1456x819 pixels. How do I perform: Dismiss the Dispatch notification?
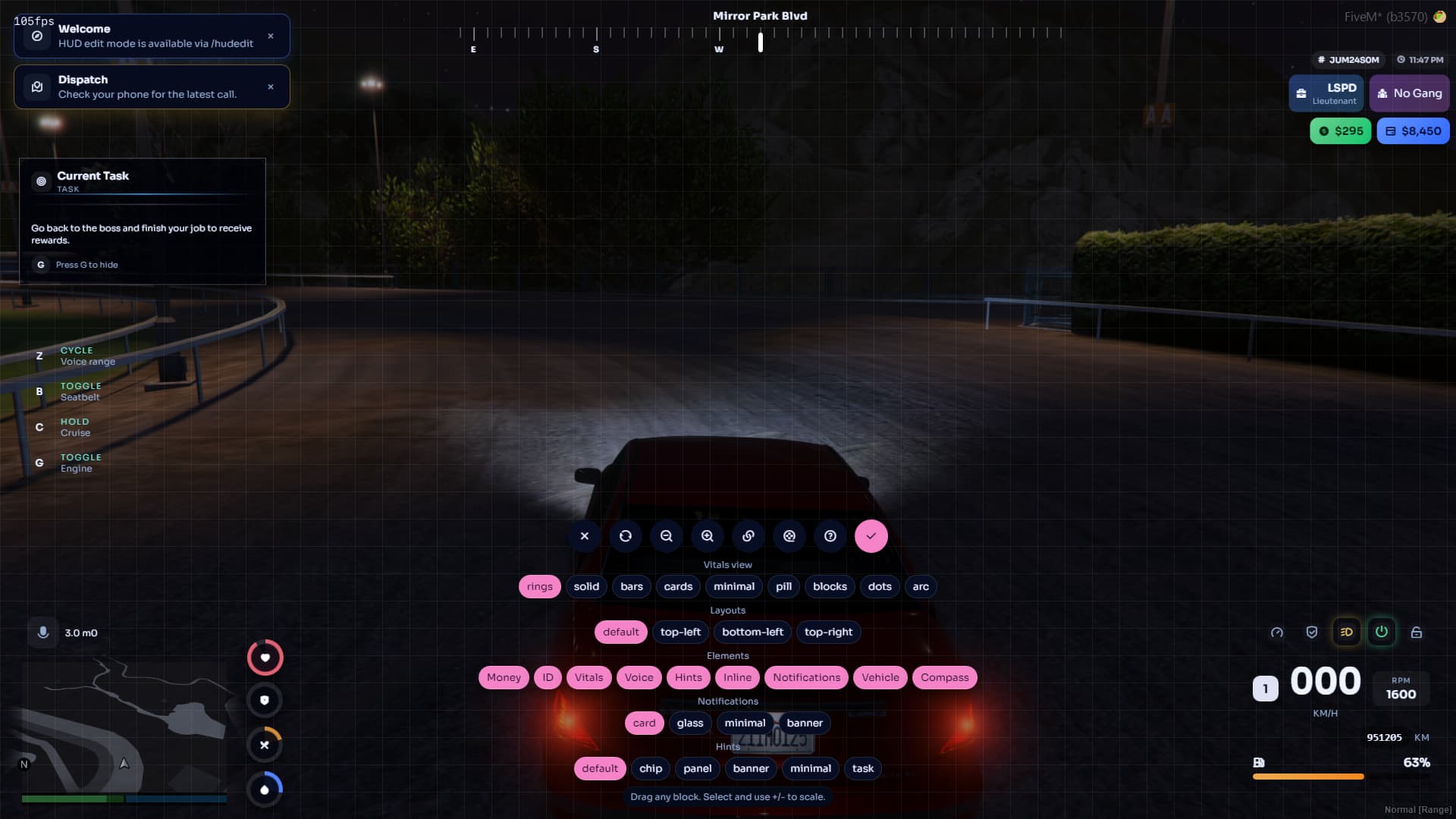271,86
